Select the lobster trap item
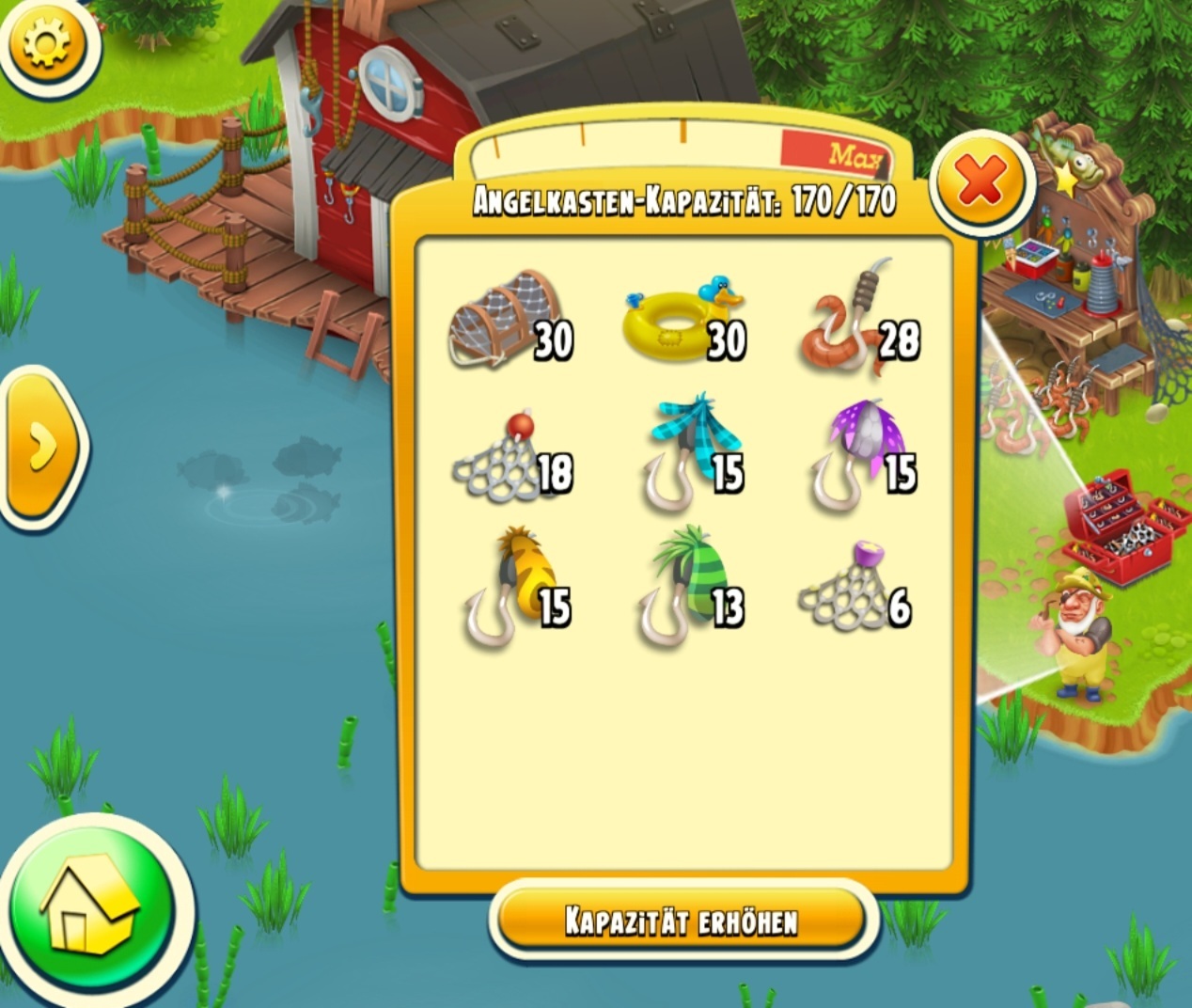This screenshot has height=1008, width=1192. [506, 318]
